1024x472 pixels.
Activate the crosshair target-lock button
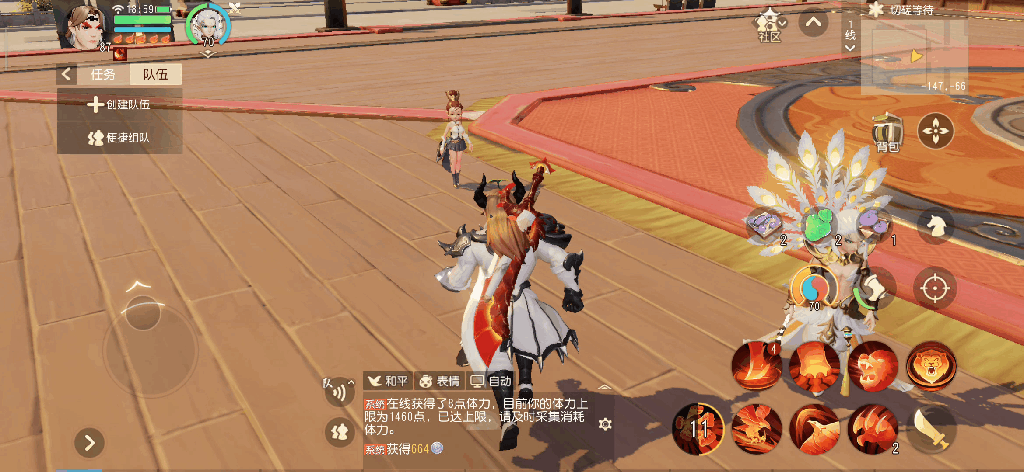coord(936,289)
